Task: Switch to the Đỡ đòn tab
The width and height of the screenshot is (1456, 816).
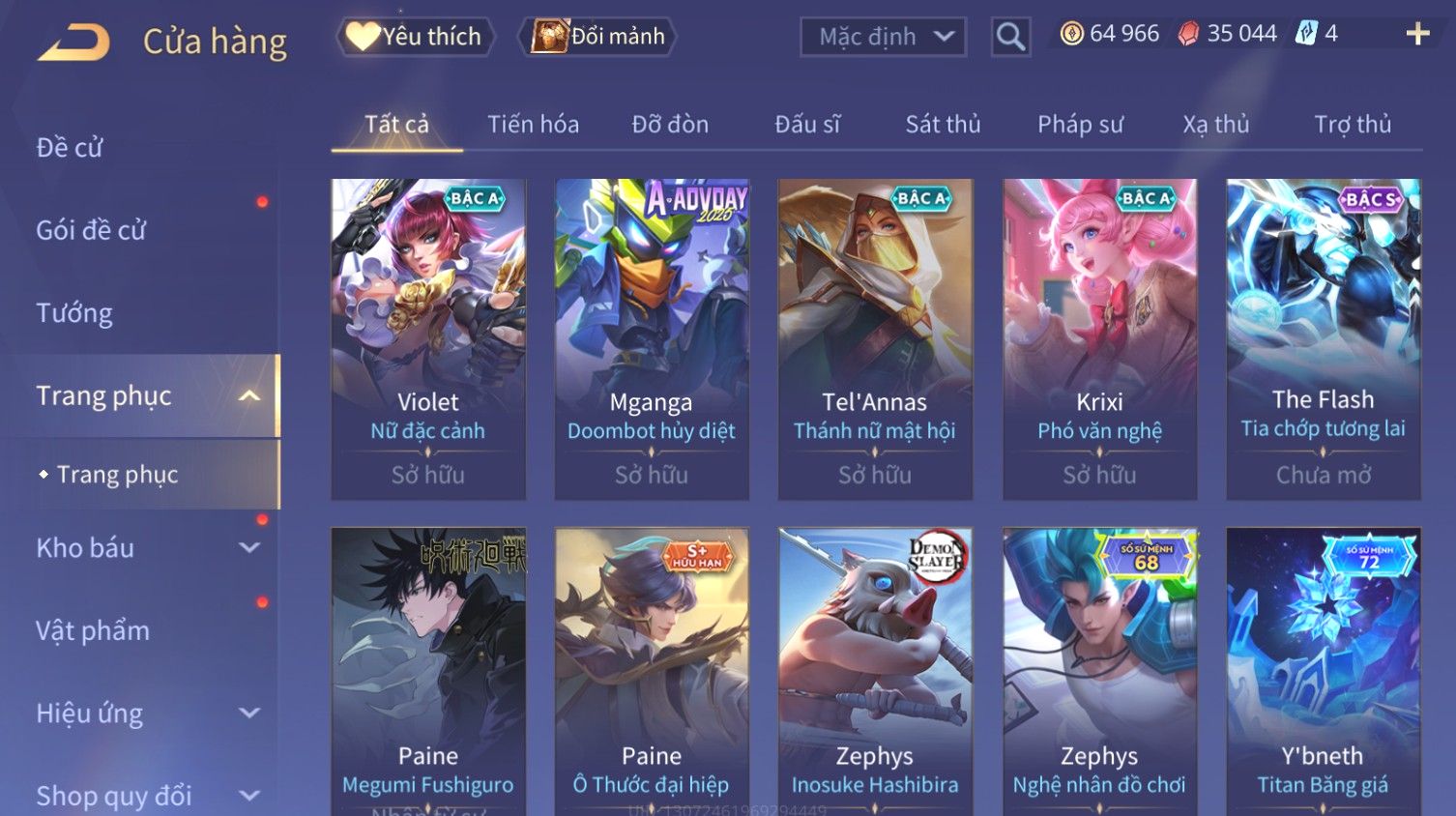Action: 670,125
